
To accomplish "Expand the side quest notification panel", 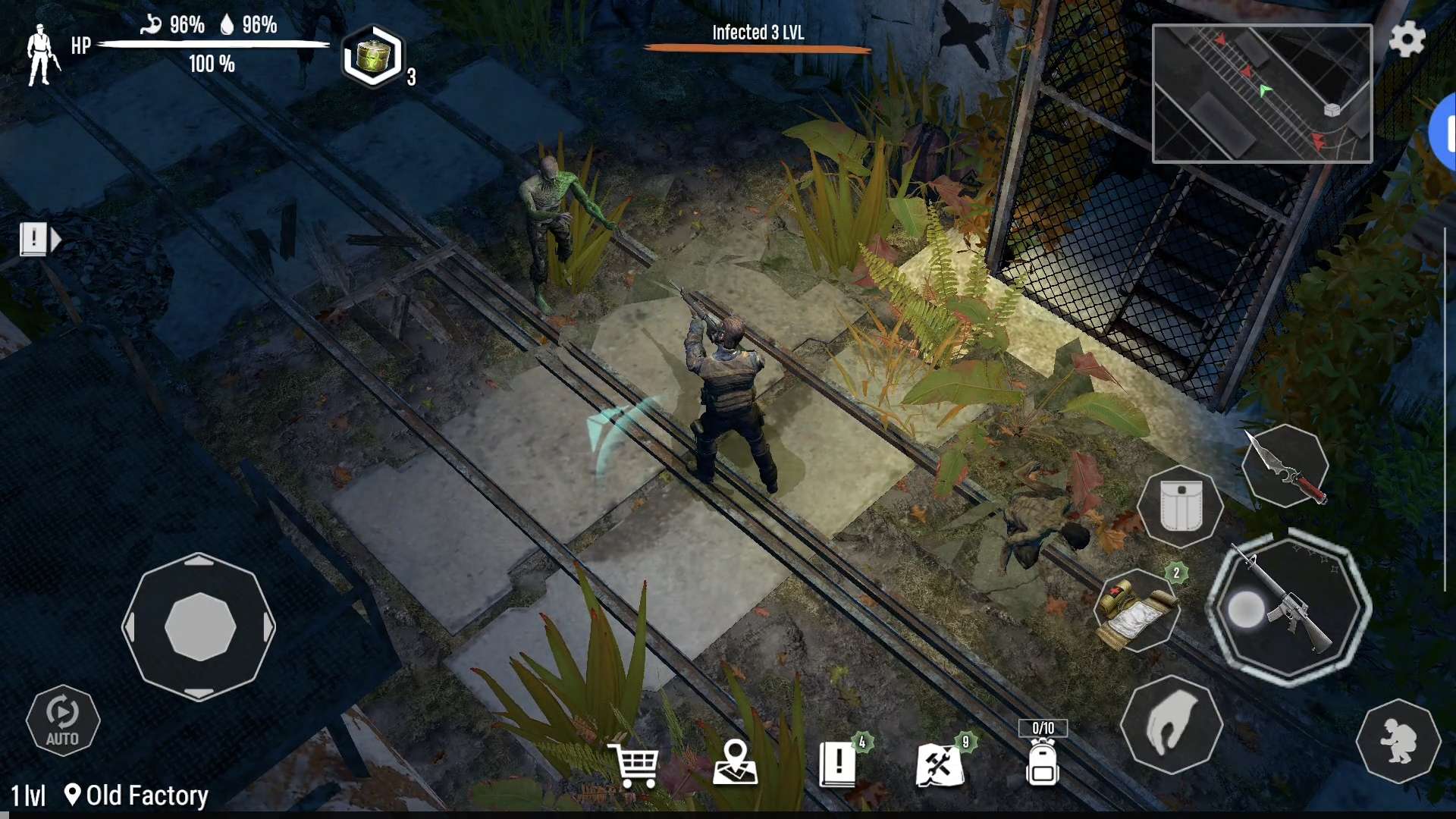I will click(x=39, y=240).
